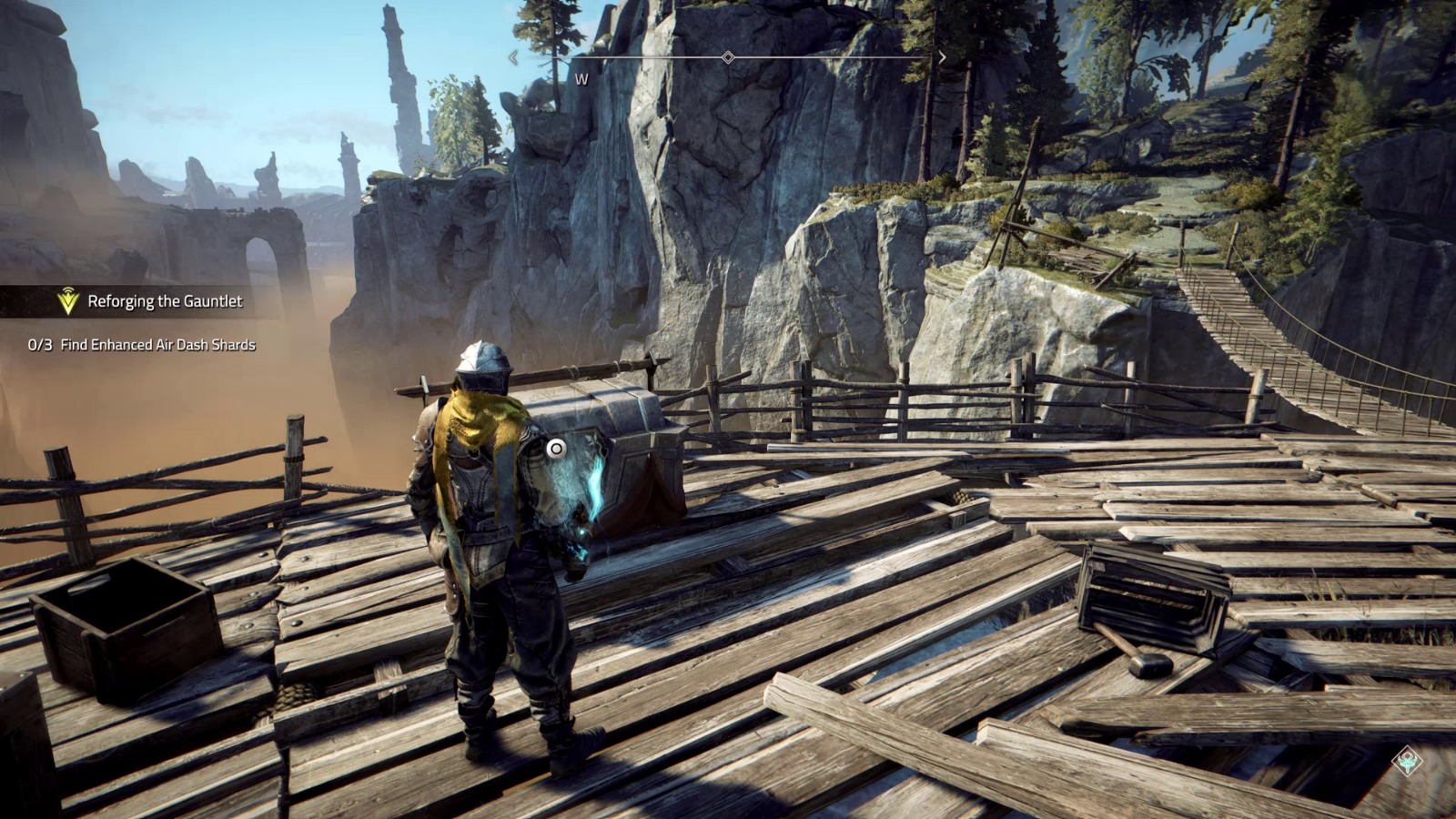Click the quest marker icon beside Reforging the Gauntlet
This screenshot has height=819, width=1456.
68,301
